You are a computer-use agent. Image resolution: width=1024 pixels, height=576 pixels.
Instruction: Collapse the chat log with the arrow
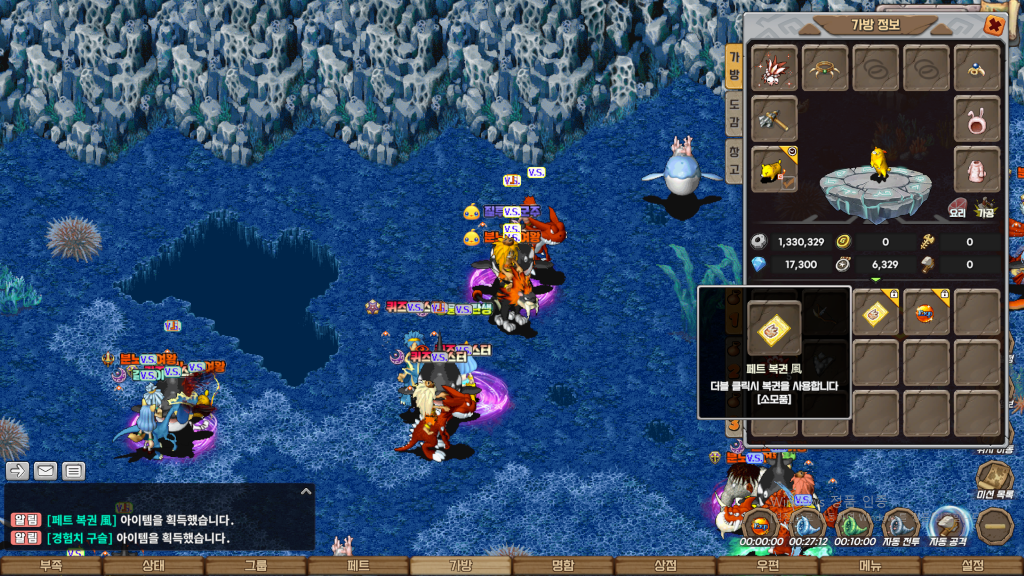(306, 491)
